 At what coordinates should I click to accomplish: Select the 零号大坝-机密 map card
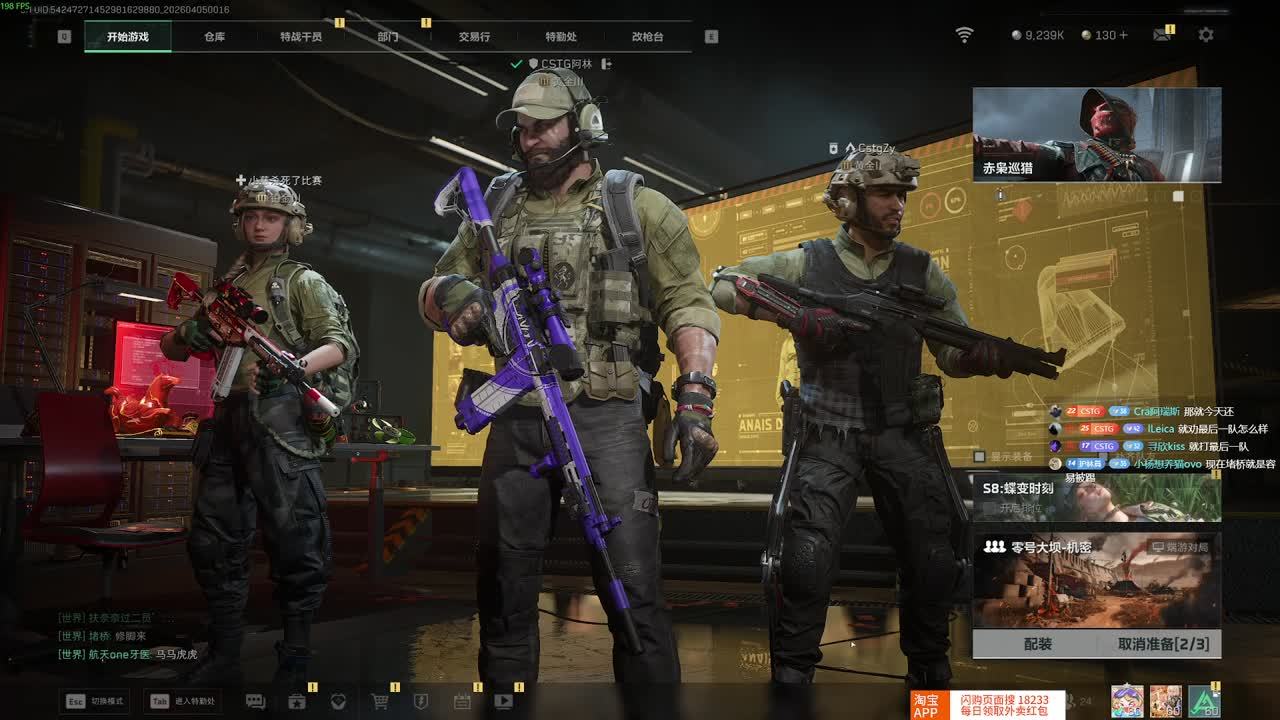pos(1097,580)
